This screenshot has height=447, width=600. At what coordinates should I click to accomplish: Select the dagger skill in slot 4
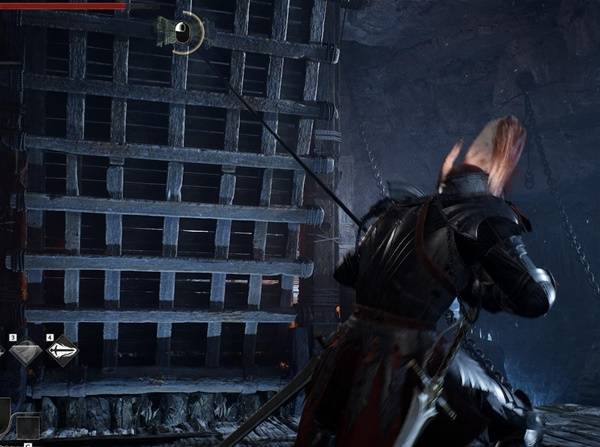[62, 352]
